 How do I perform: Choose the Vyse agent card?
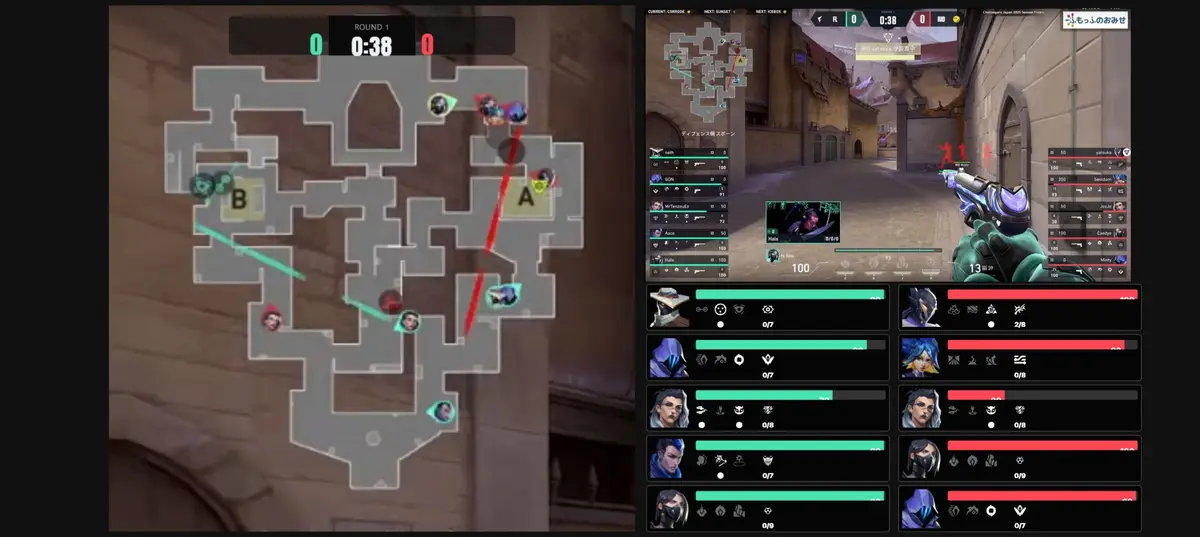pyautogui.click(x=1019, y=307)
